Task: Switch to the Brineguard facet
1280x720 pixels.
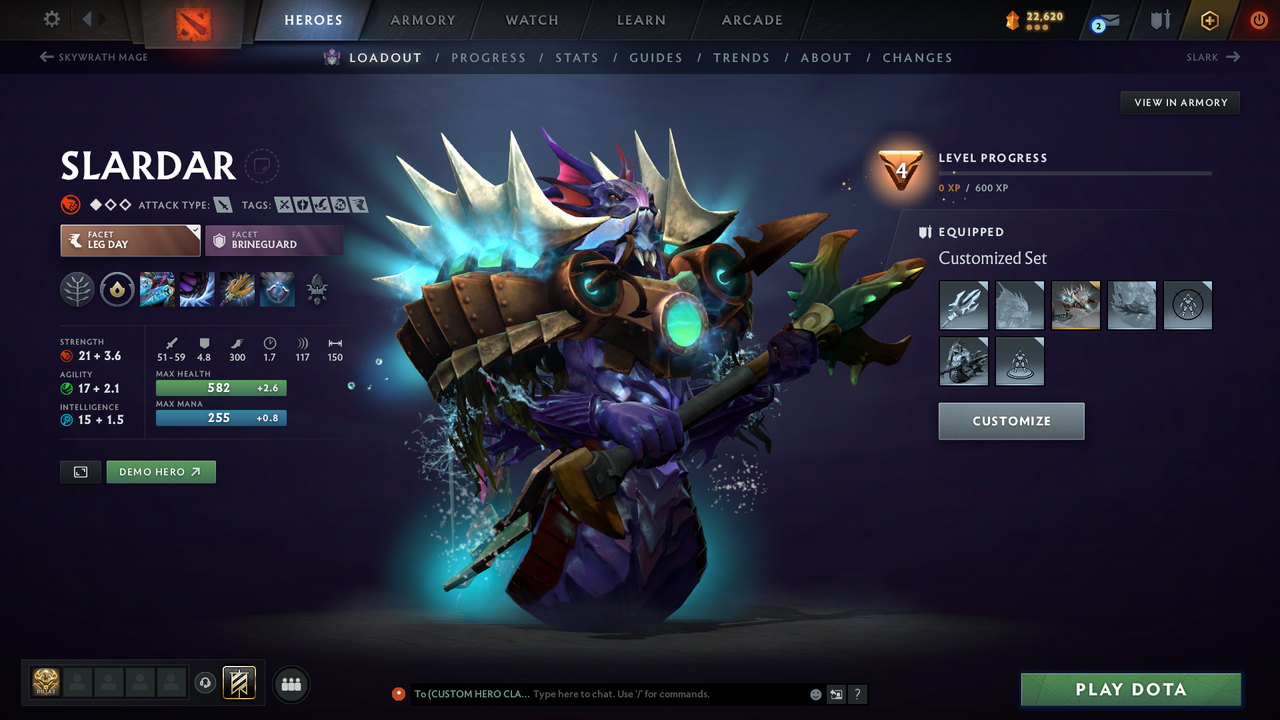Action: tap(274, 240)
